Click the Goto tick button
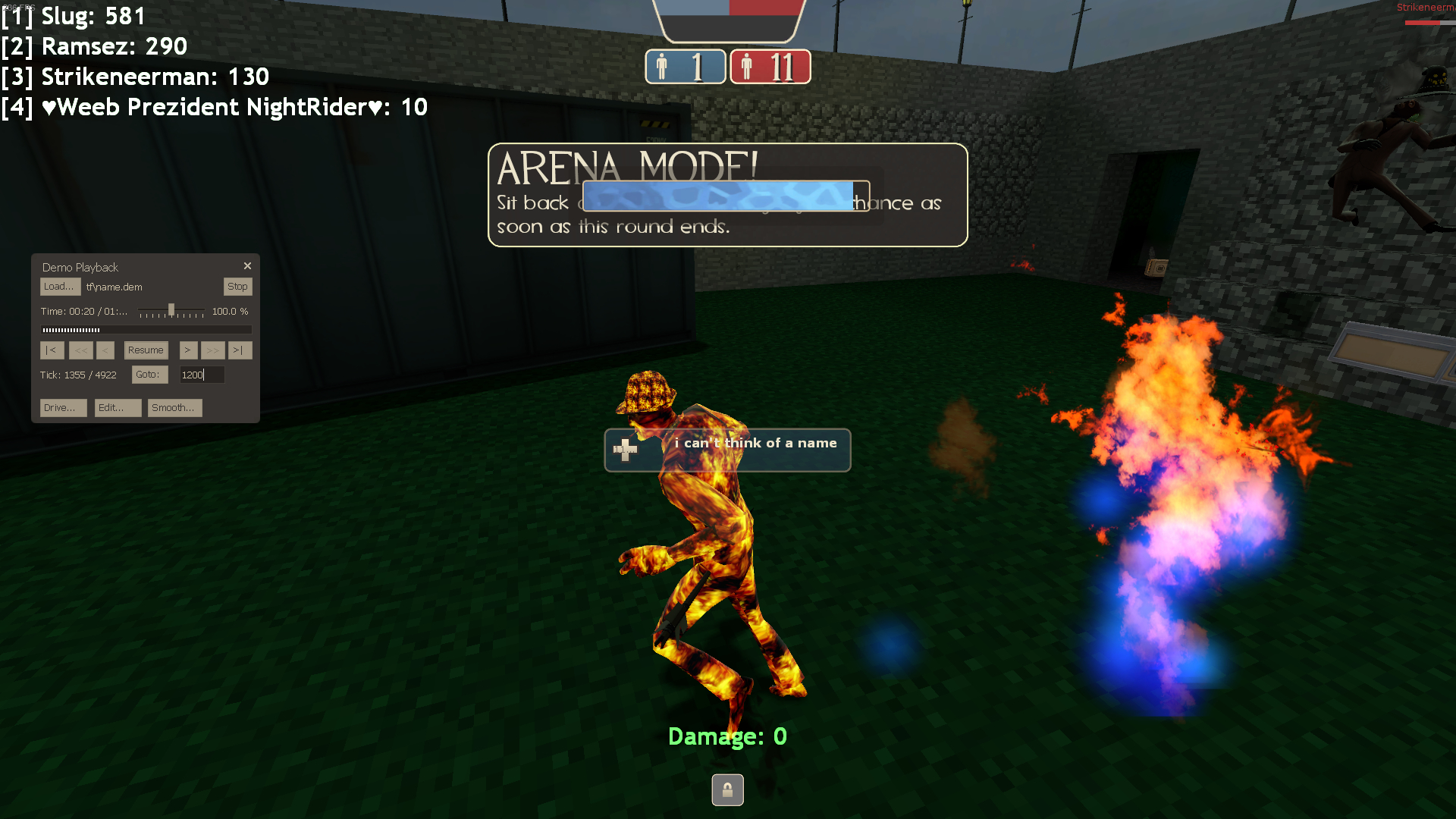The image size is (1456, 819). (149, 375)
